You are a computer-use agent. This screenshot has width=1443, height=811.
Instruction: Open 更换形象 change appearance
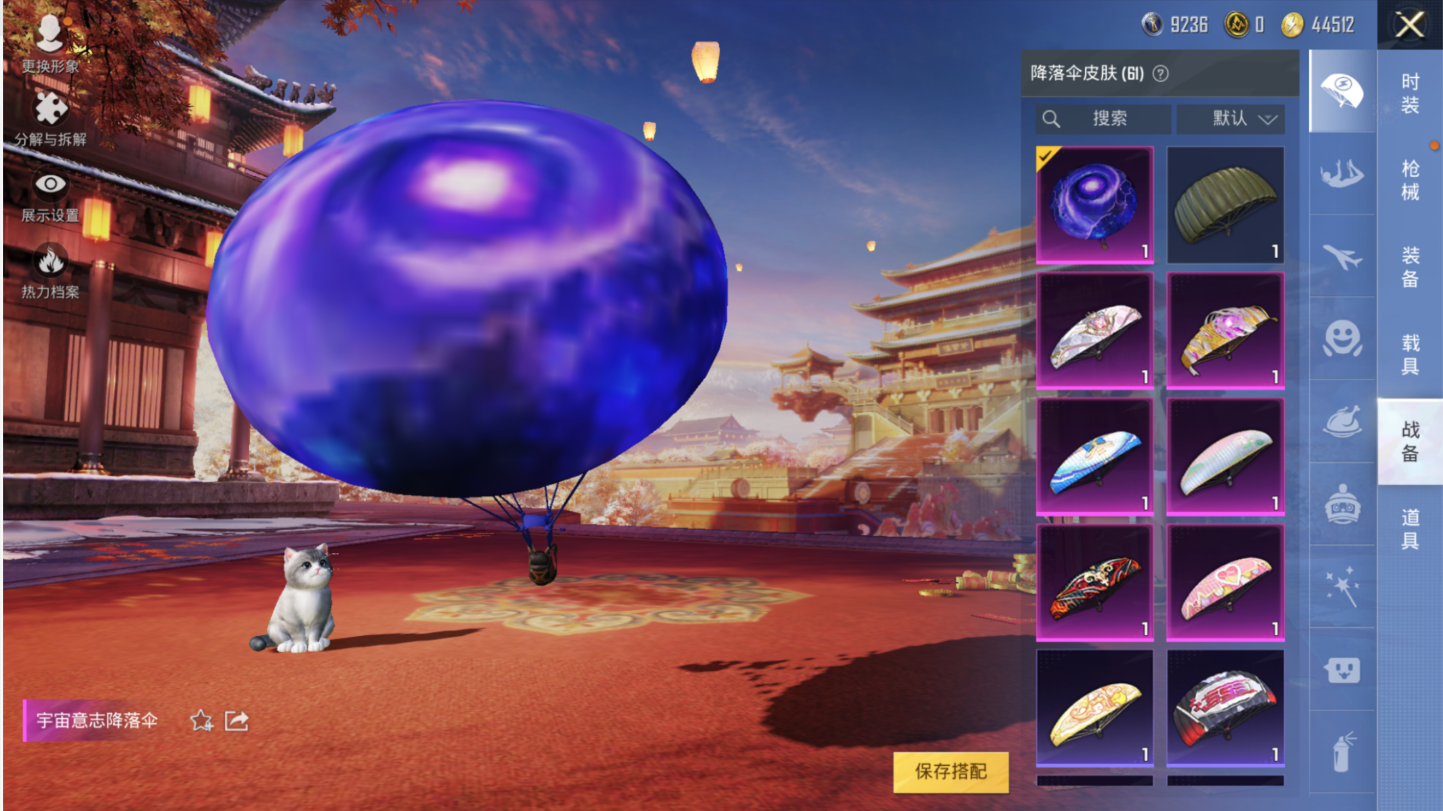(50, 44)
